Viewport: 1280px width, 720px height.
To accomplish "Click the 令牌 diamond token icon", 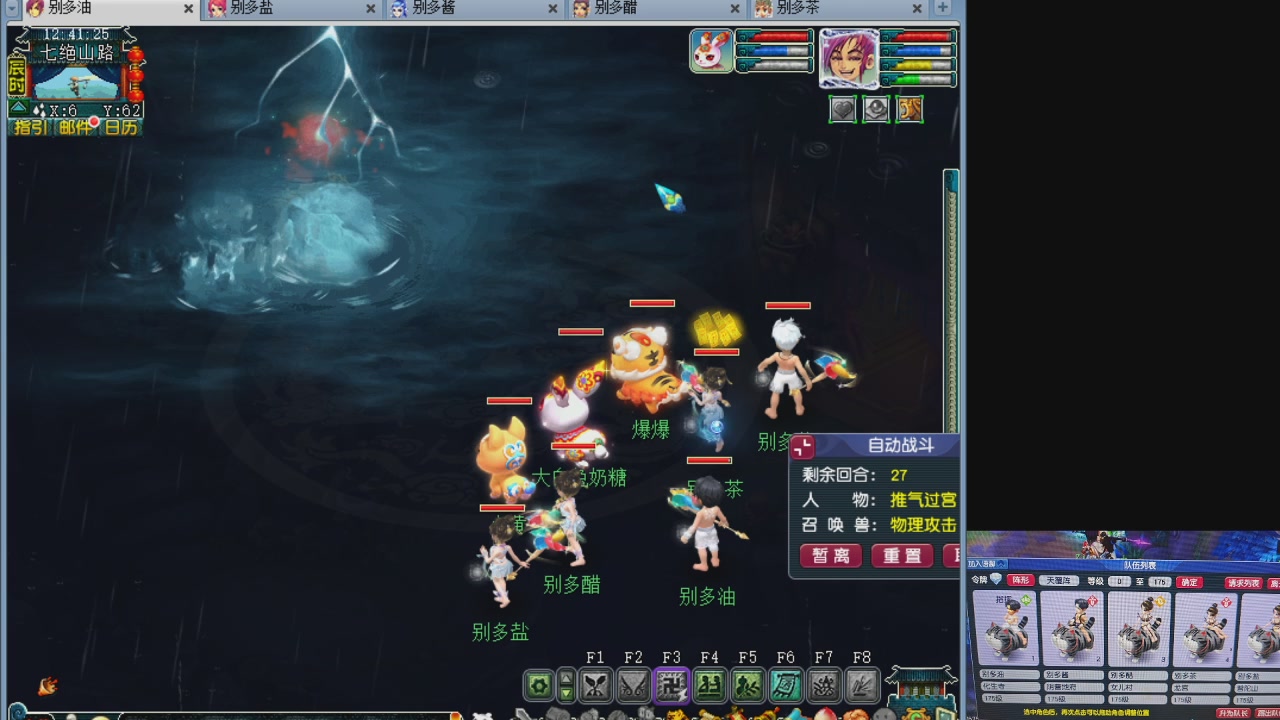I will [994, 579].
